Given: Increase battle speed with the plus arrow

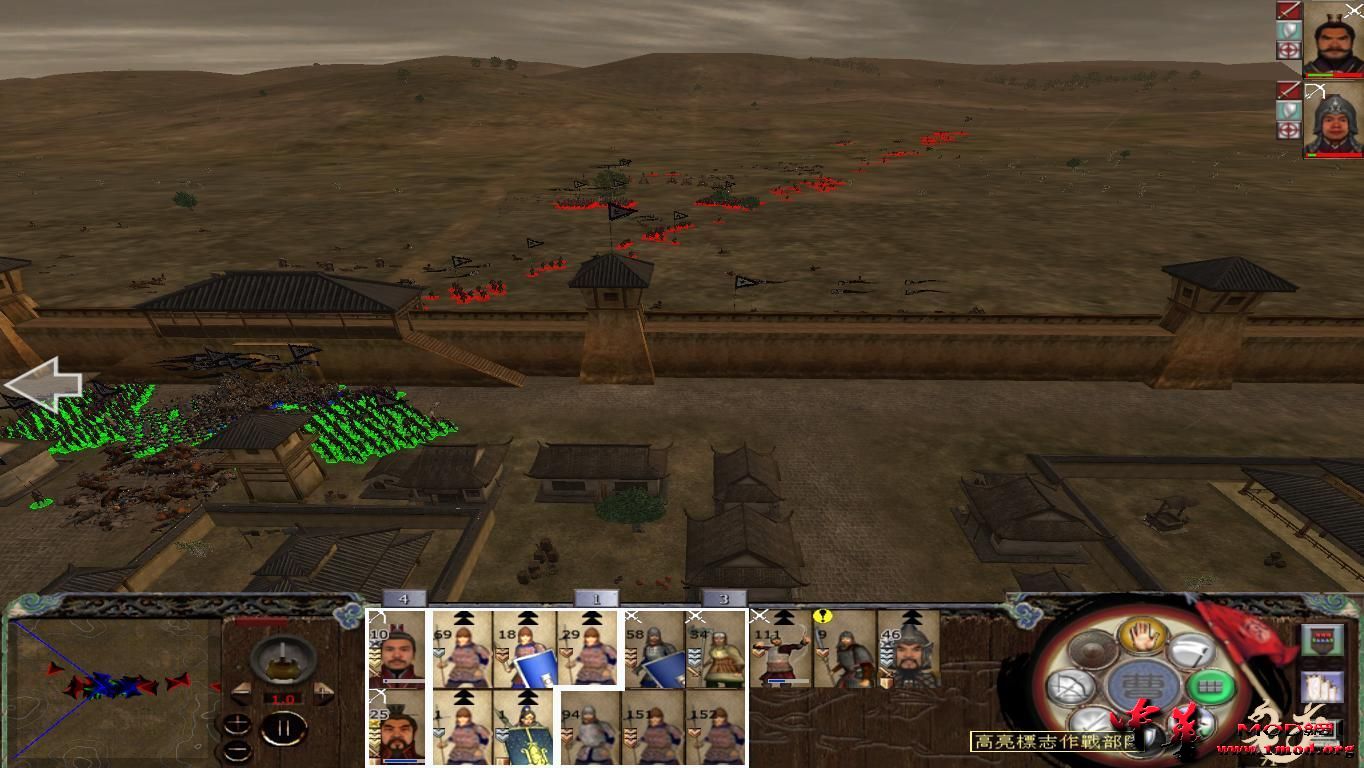Looking at the screenshot, I should tap(322, 692).
